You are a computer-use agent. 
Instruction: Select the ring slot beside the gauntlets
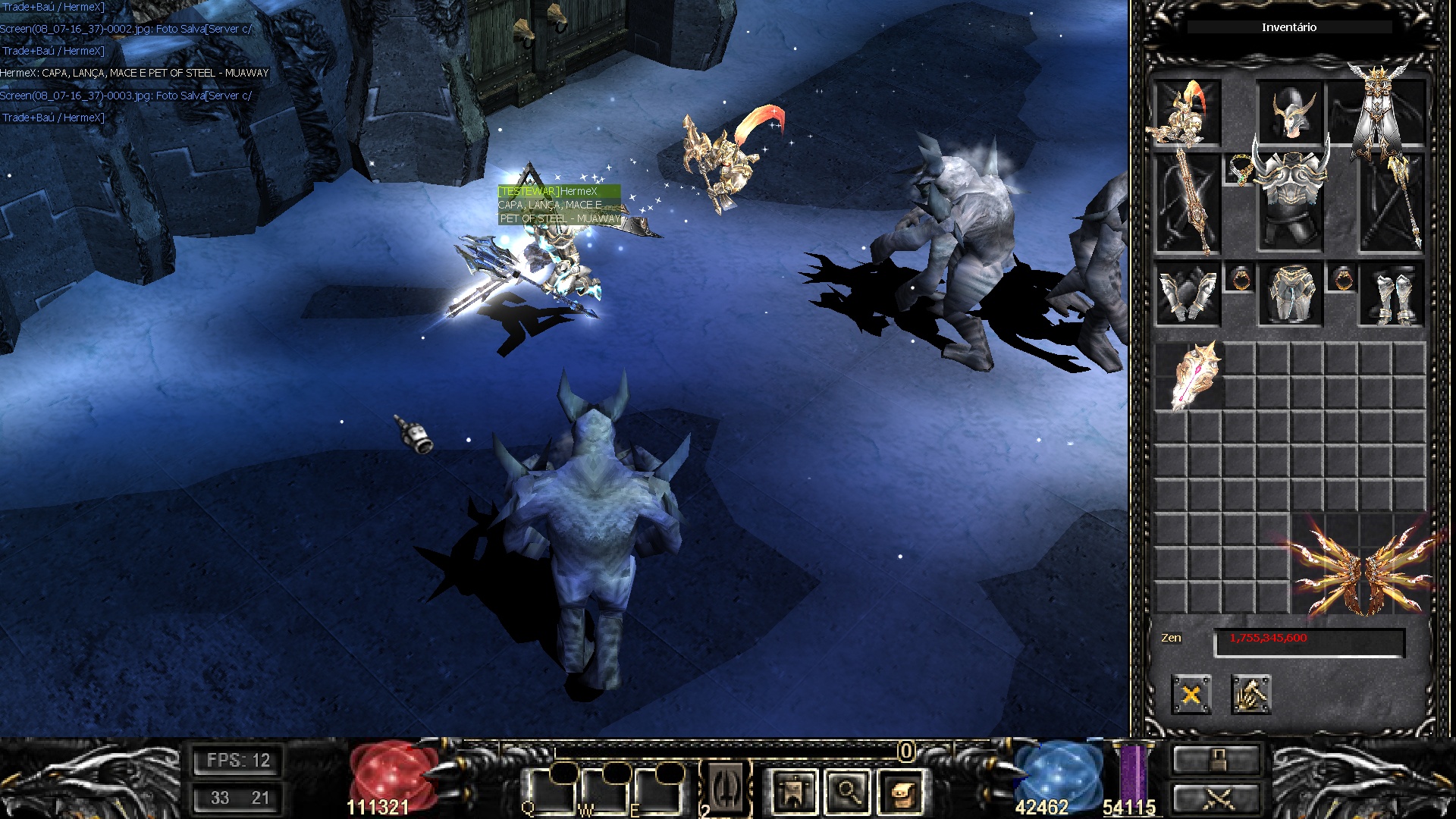(1239, 279)
